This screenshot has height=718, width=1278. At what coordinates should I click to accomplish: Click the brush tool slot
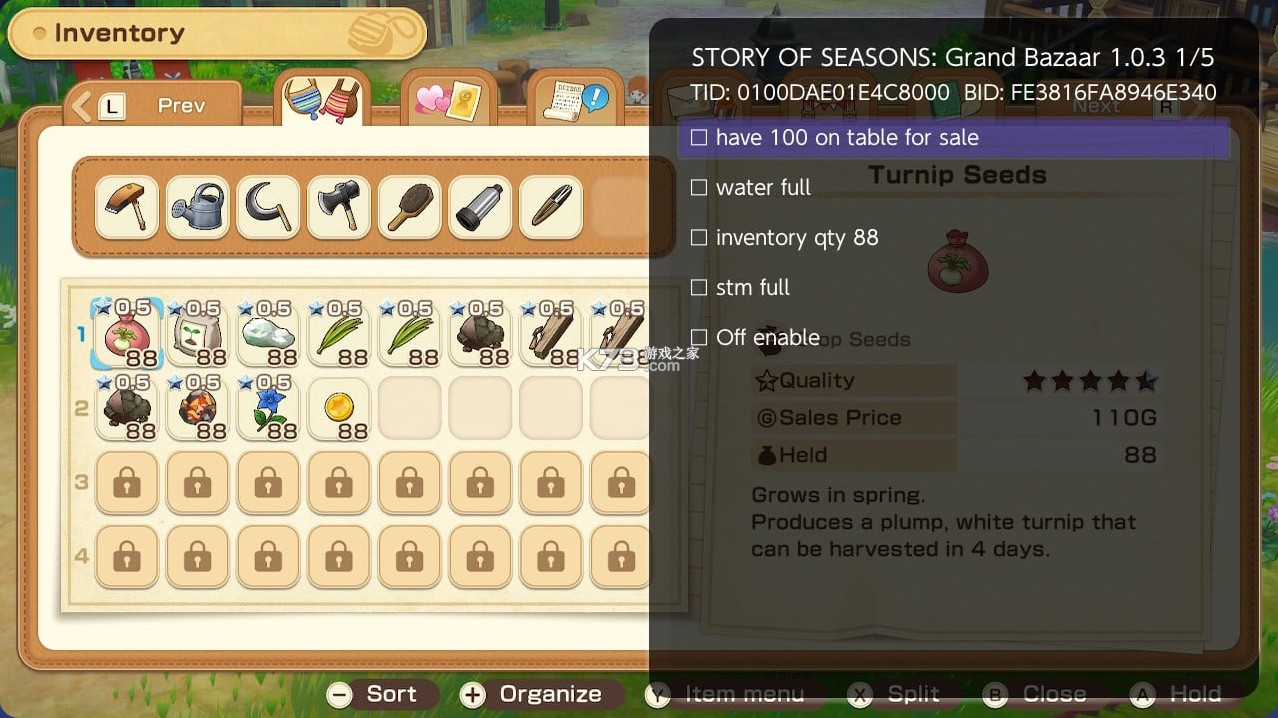(x=410, y=208)
